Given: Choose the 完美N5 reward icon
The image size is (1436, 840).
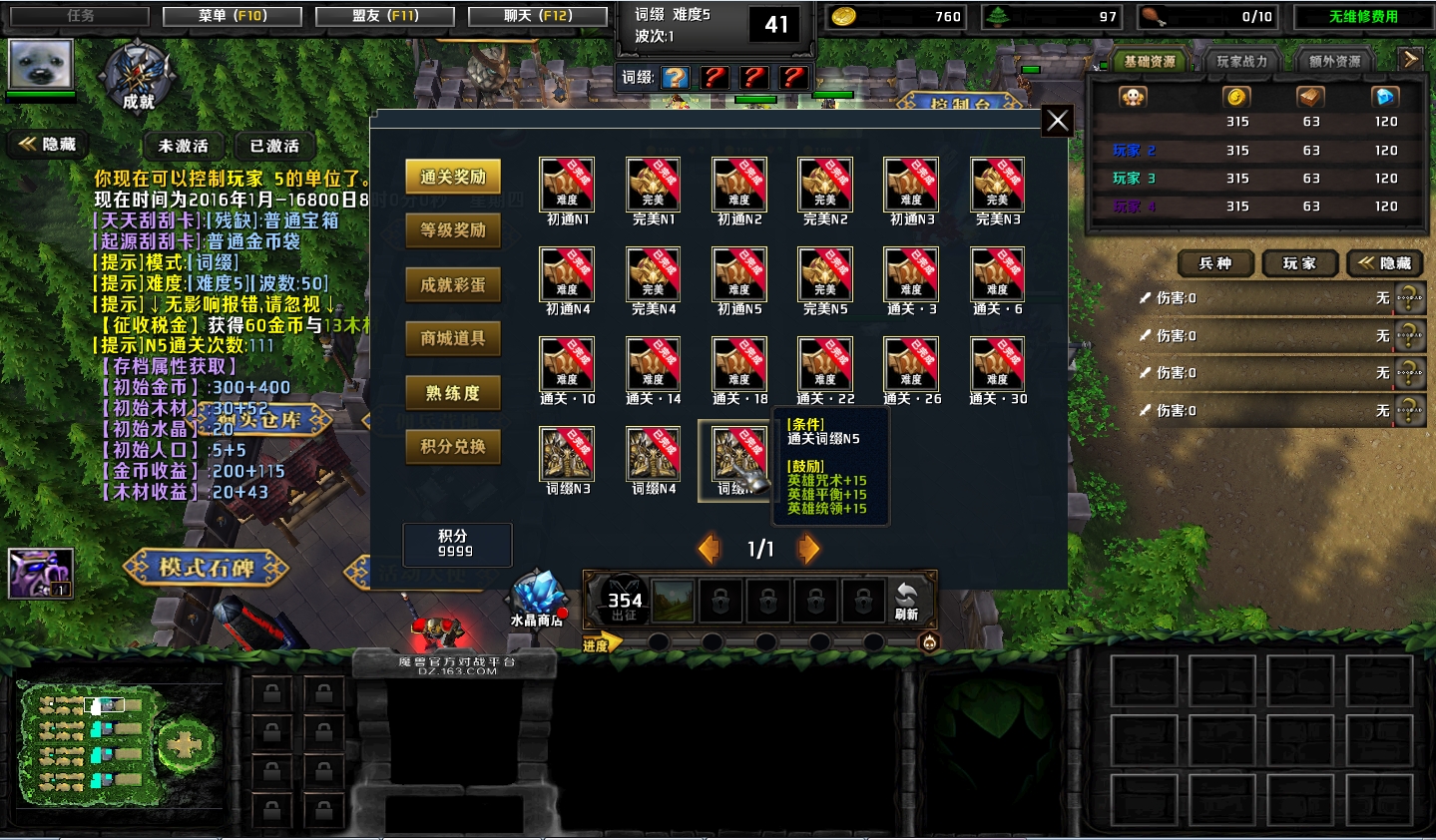Looking at the screenshot, I should (x=825, y=274).
